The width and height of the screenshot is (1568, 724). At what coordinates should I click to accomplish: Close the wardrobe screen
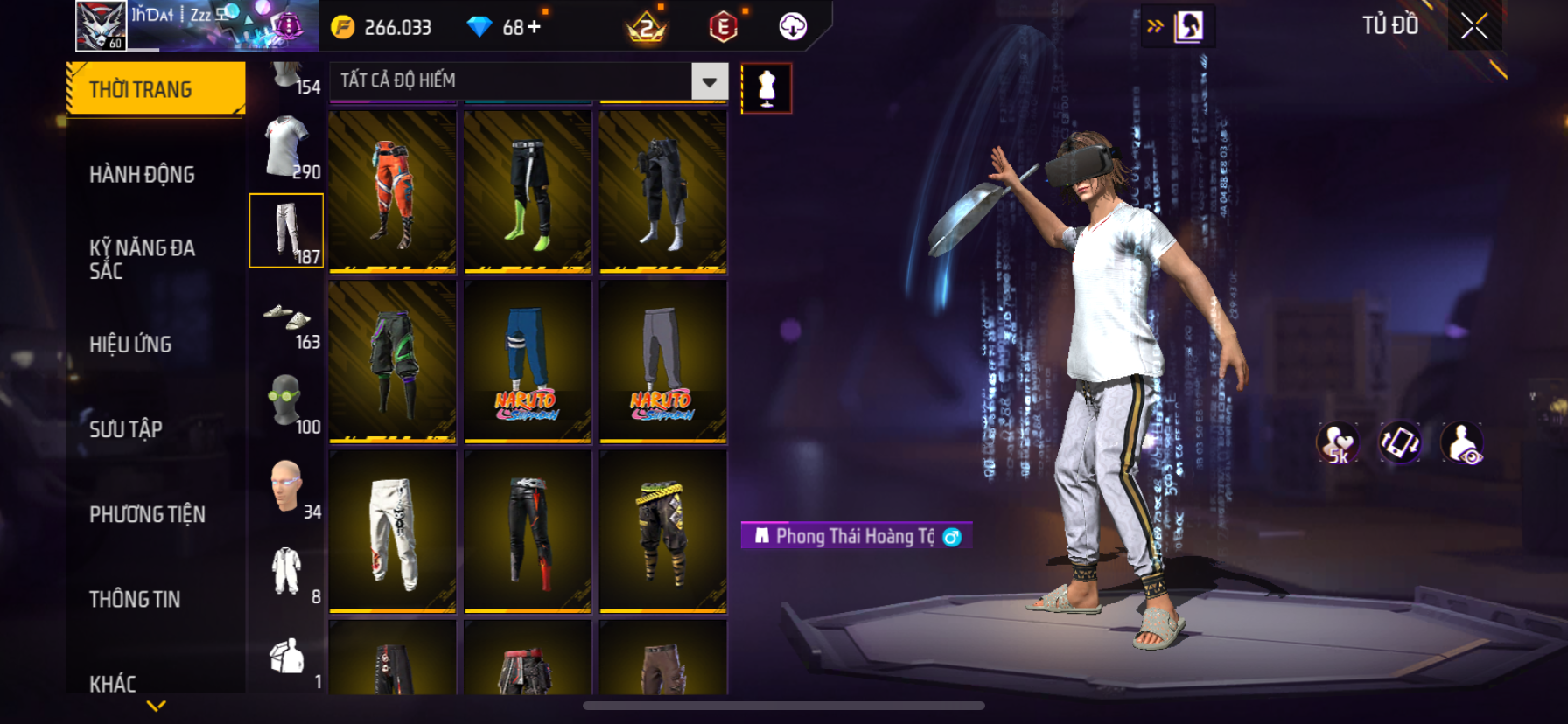pos(1474,27)
